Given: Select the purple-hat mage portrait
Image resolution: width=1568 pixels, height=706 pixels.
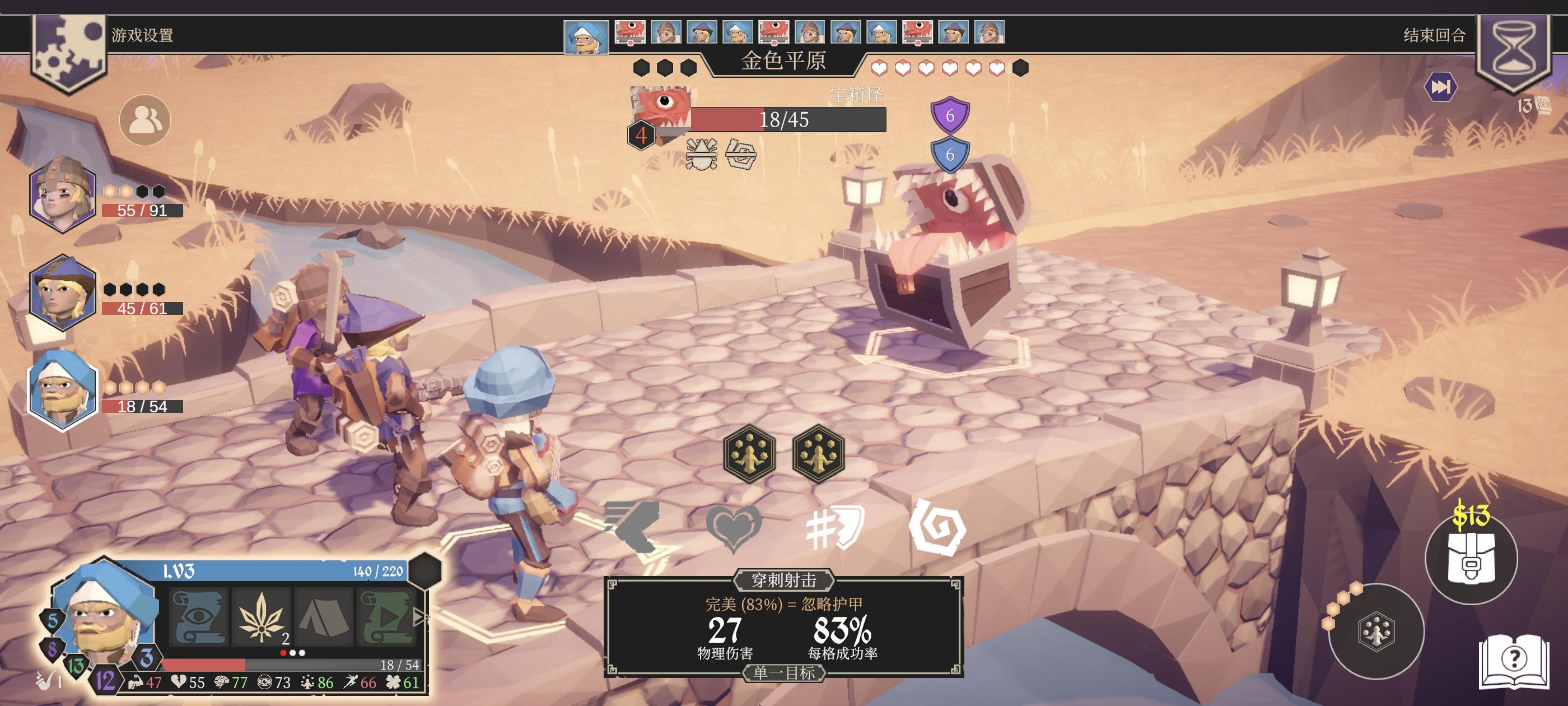Looking at the screenshot, I should (63, 293).
